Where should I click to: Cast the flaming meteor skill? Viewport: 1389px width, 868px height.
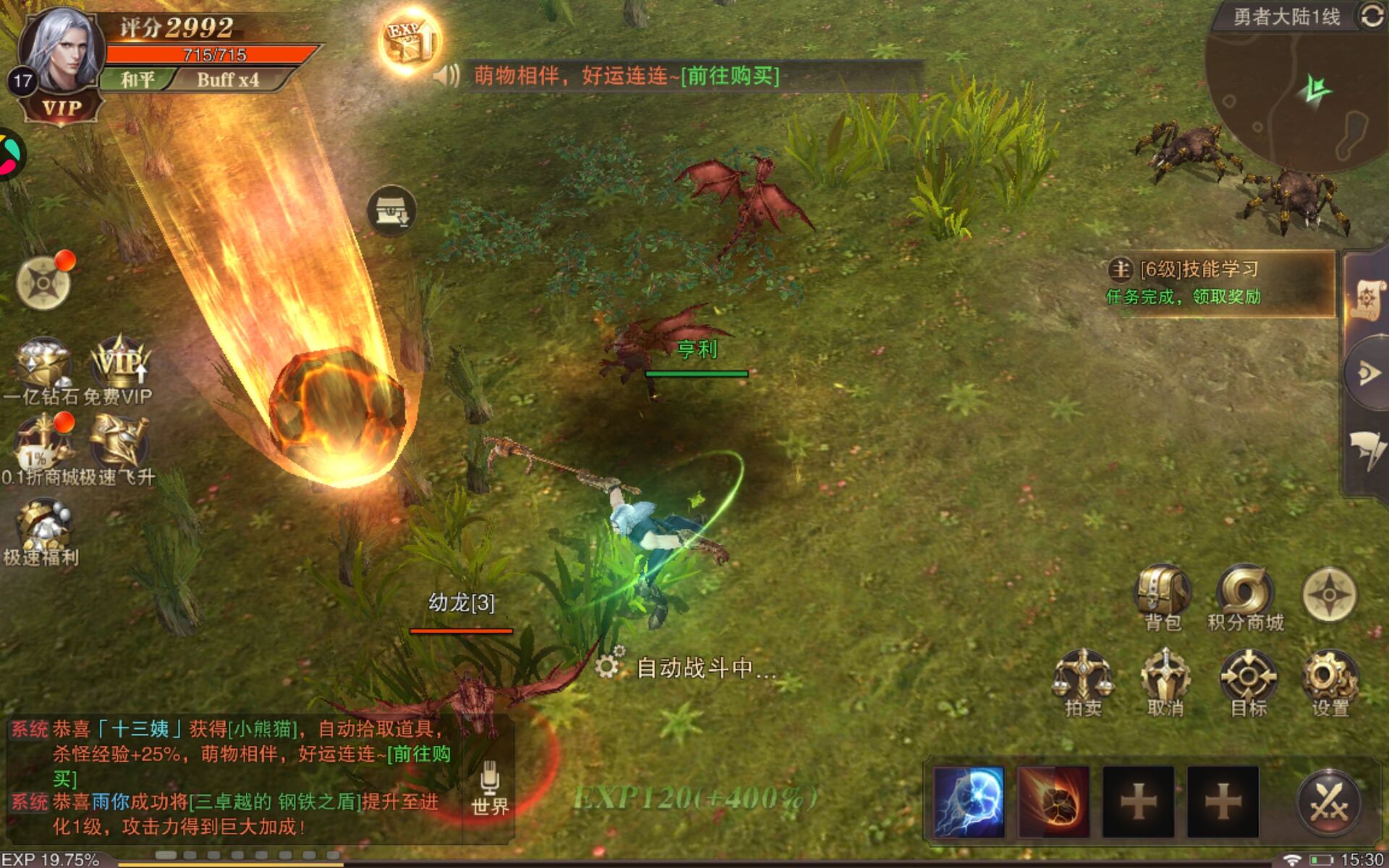click(1053, 801)
